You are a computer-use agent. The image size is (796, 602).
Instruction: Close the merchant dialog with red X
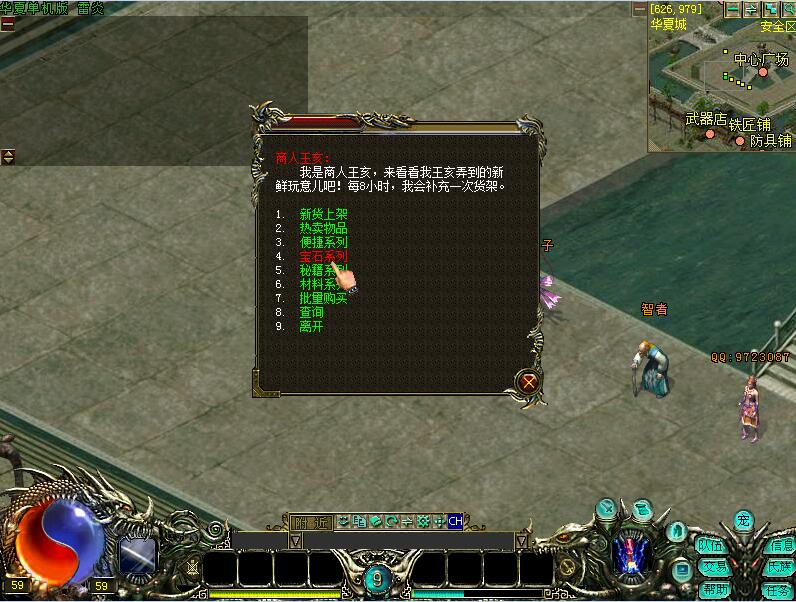click(x=529, y=381)
